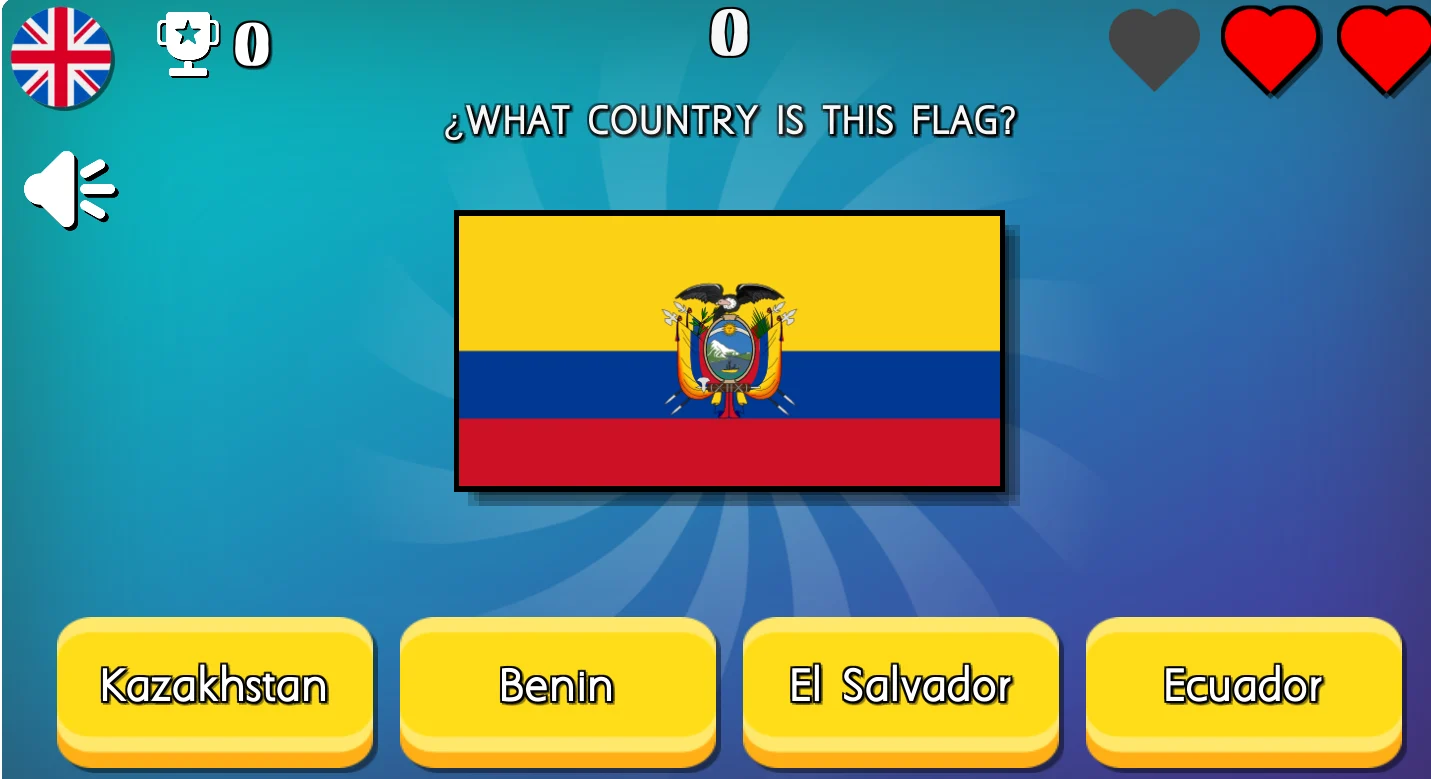Click the first grayed-out heart icon
Screen dimensions: 1431x779
(1155, 48)
